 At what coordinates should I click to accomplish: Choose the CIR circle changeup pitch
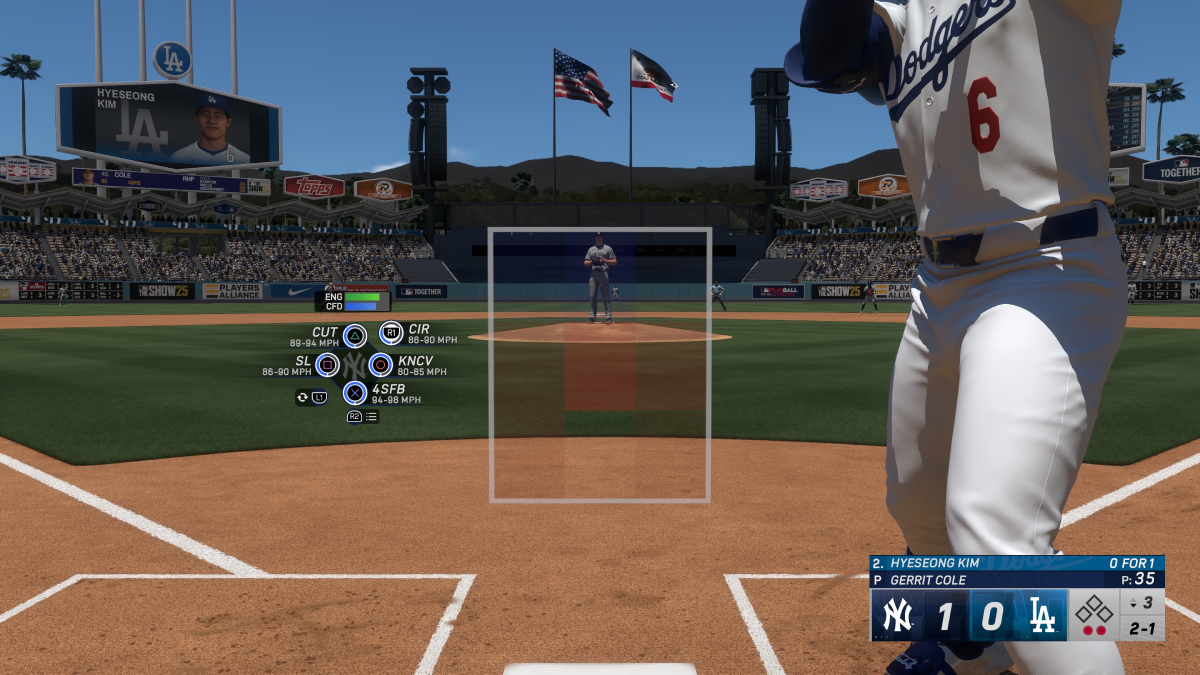[391, 333]
